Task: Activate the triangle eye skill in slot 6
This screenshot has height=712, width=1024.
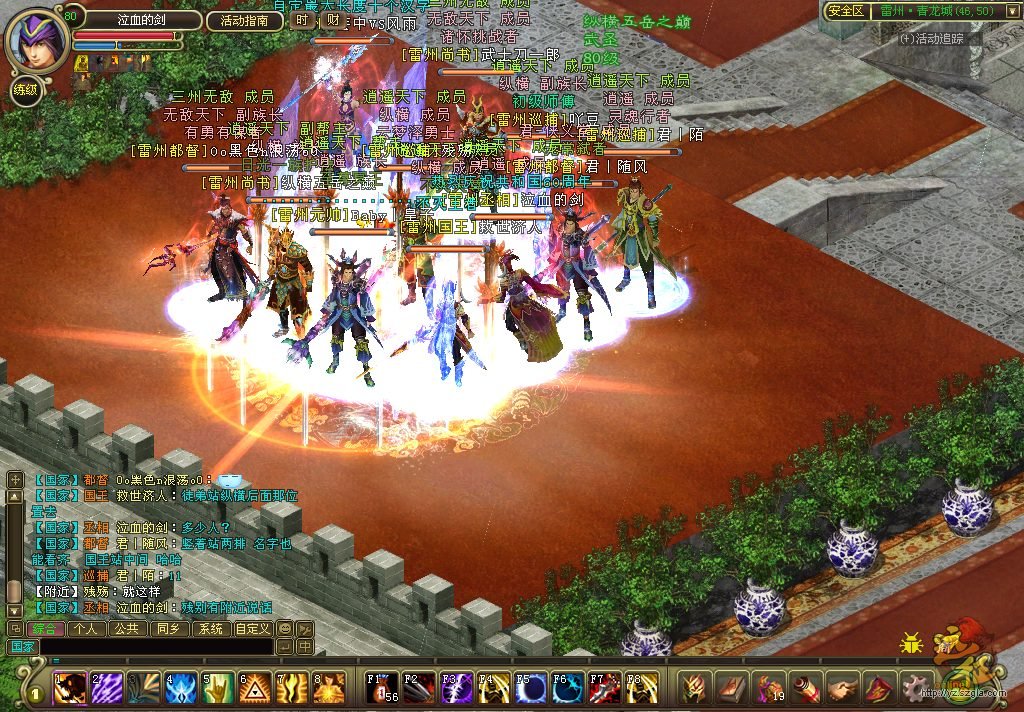Action: [256, 688]
